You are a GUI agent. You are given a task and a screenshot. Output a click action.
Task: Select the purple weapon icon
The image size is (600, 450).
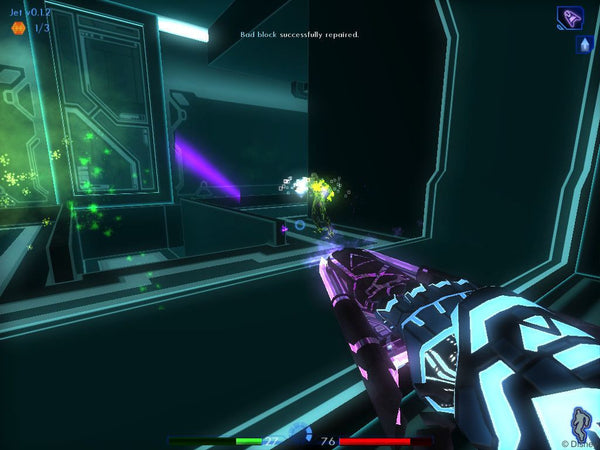[x=570, y=18]
